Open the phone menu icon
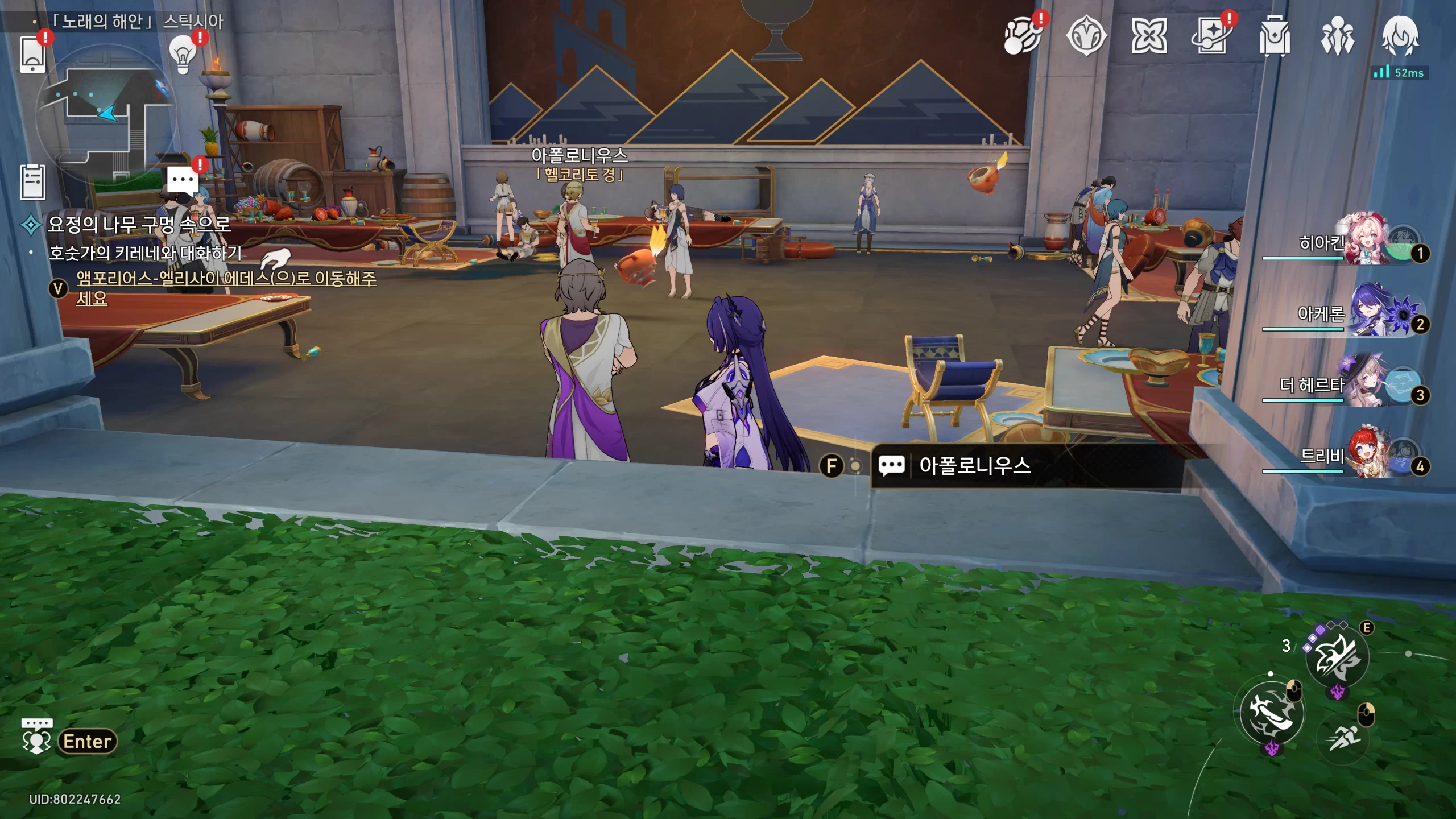This screenshot has height=819, width=1456. [32, 54]
